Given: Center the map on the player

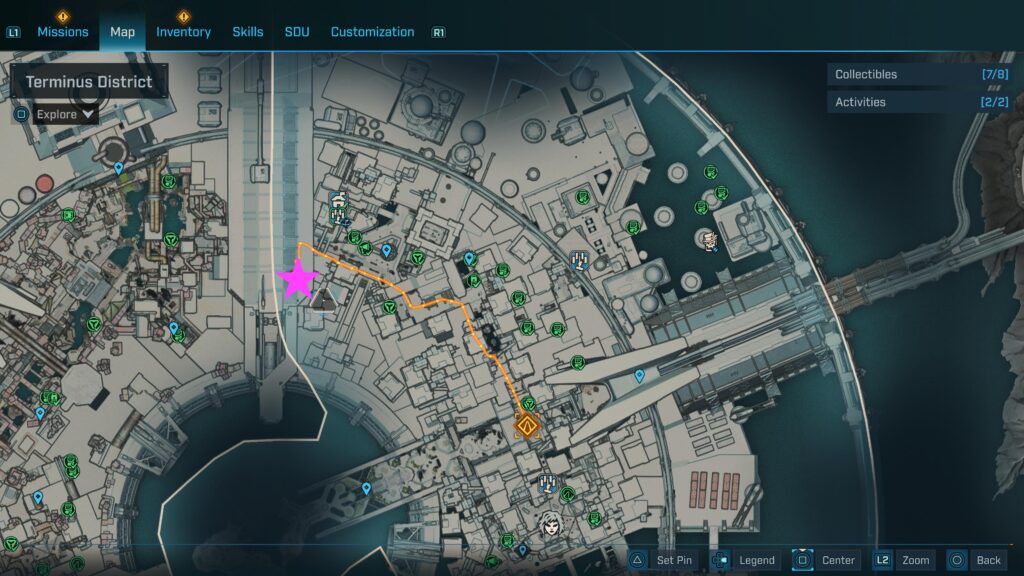Looking at the screenshot, I should (826, 560).
